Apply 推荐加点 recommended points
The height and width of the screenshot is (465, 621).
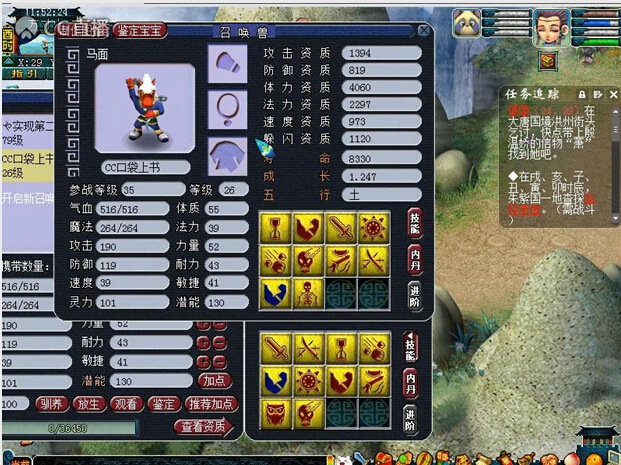click(x=210, y=404)
